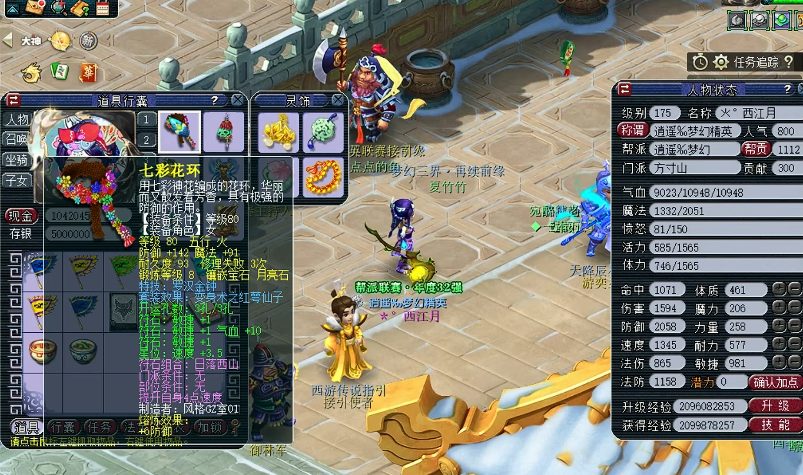Open the 帮贡 guild contribution button
803x475 pixels.
pyautogui.click(x=754, y=149)
